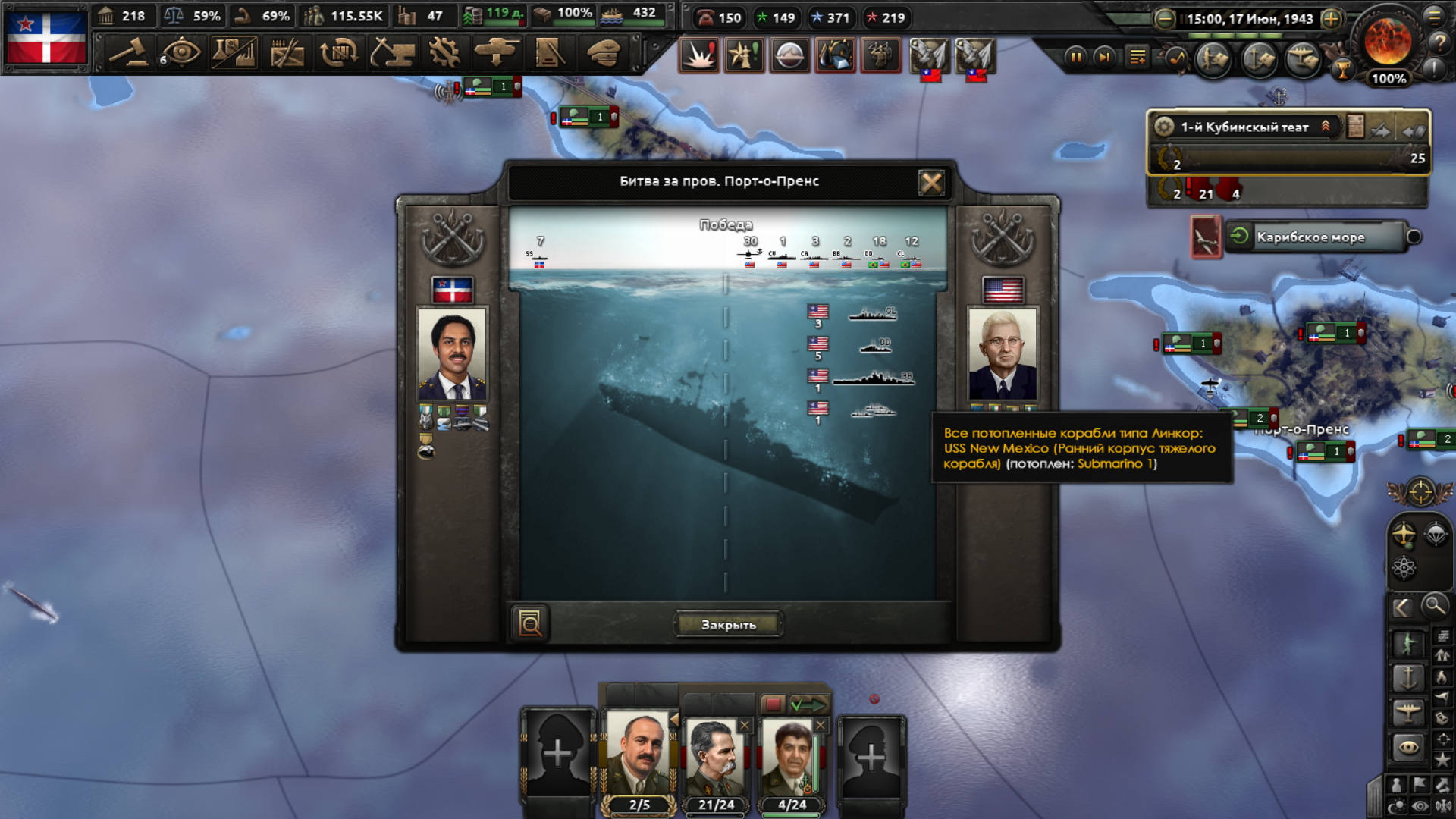Open the country flag overview

(46, 36)
